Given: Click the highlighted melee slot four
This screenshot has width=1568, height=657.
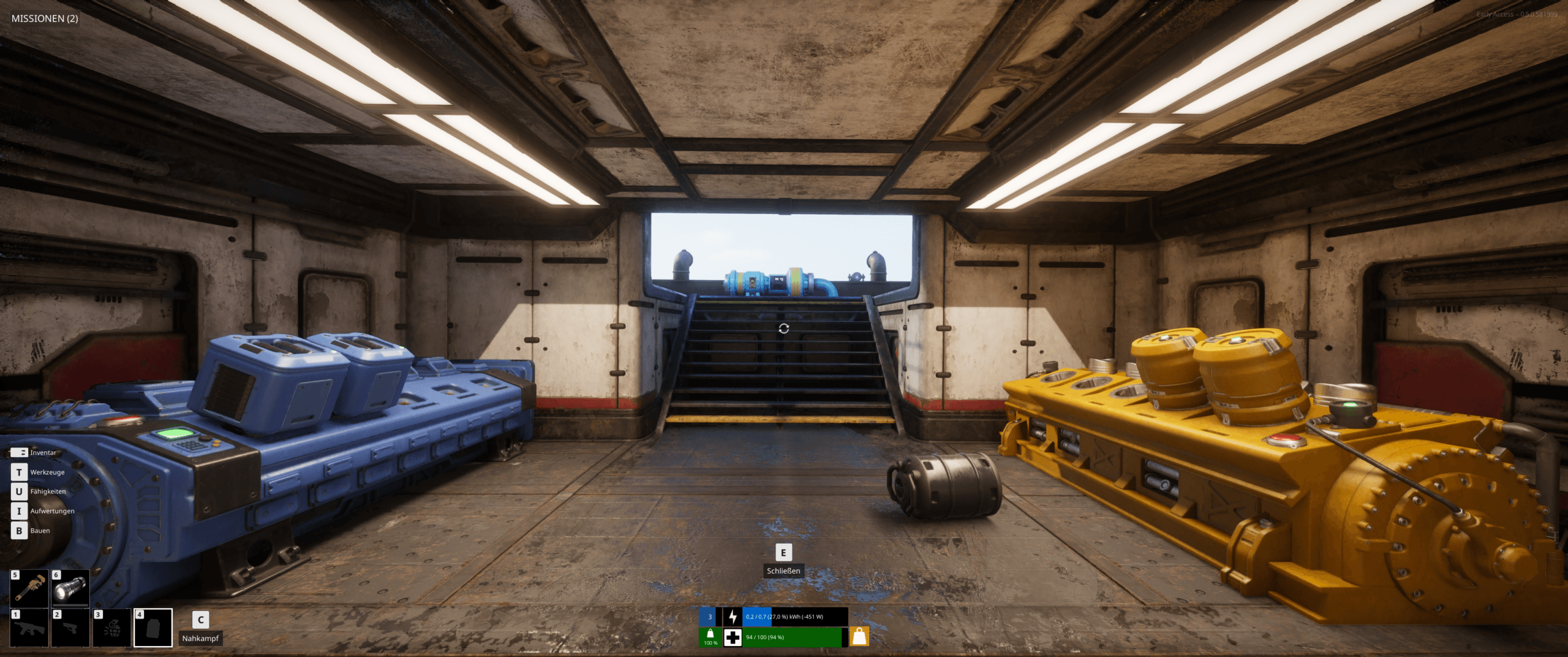Looking at the screenshot, I should (x=153, y=628).
